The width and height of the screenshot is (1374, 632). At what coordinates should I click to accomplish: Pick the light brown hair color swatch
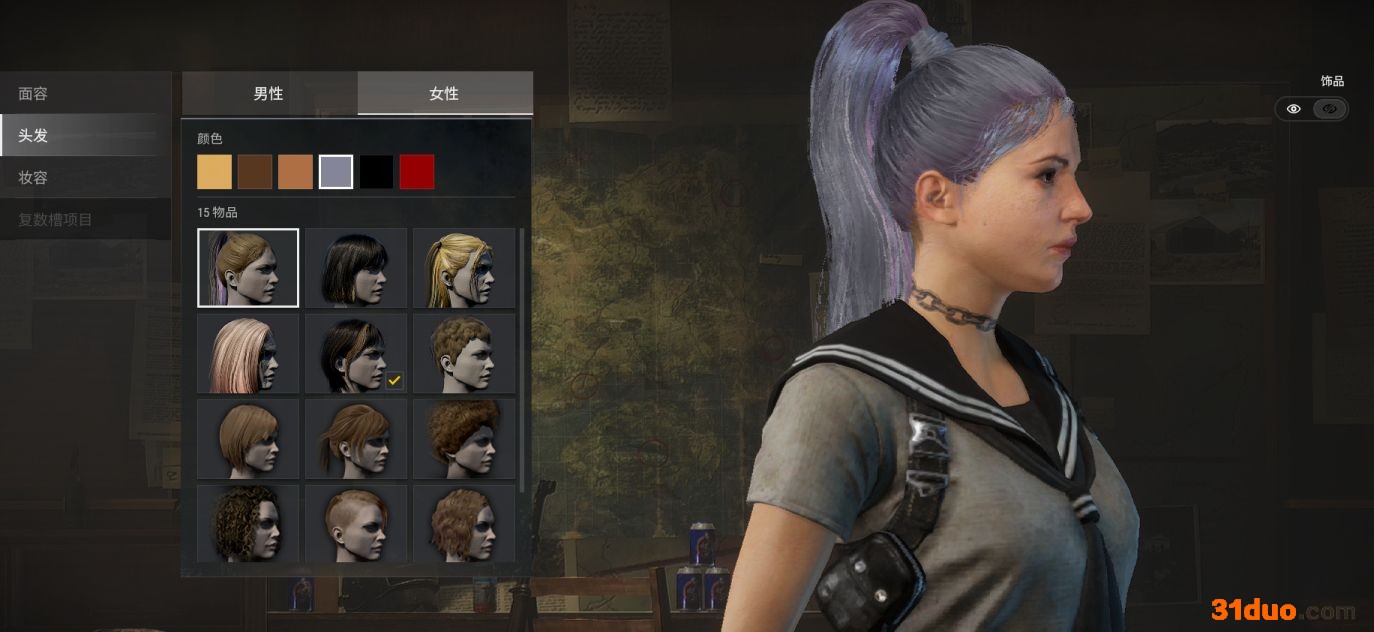[295, 172]
